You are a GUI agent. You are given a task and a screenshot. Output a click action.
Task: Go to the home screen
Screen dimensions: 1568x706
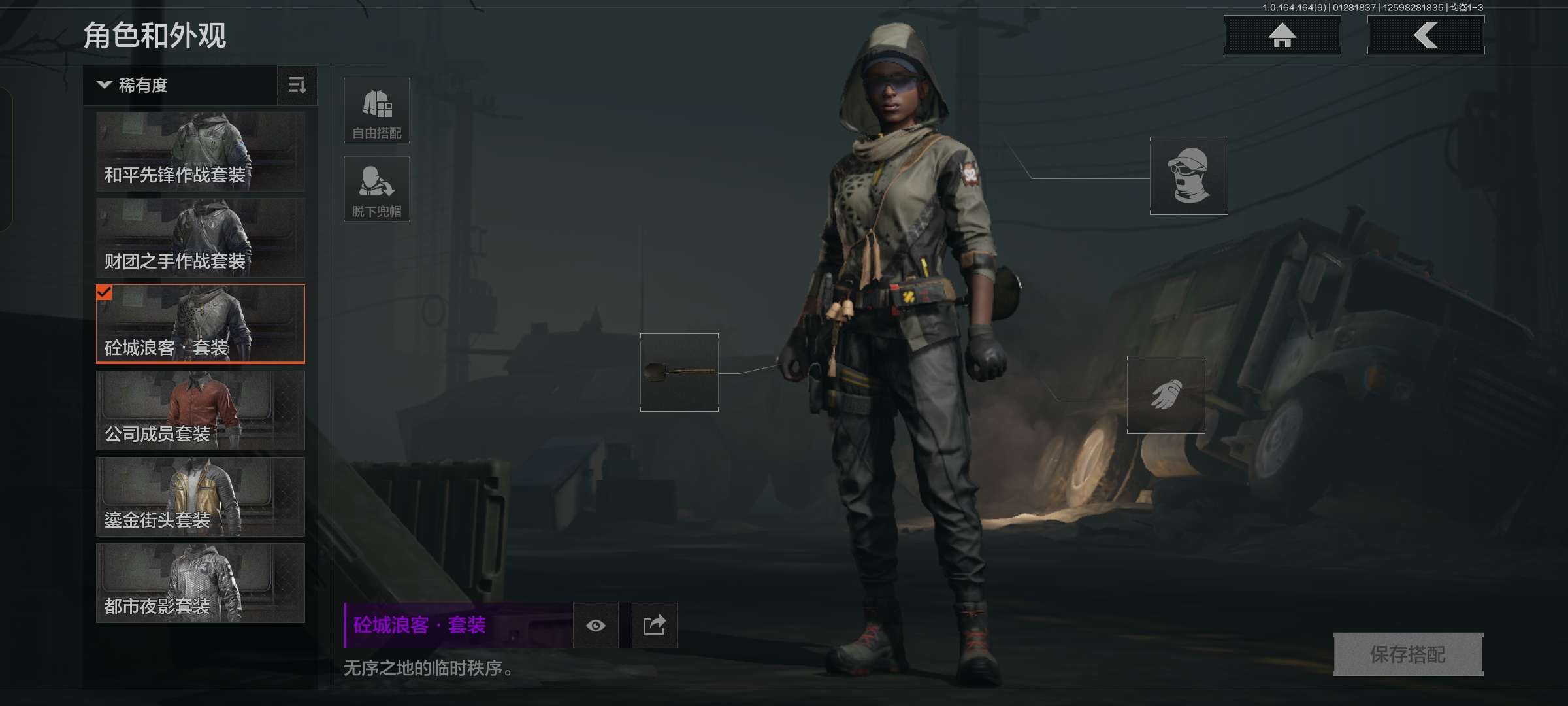(1282, 35)
